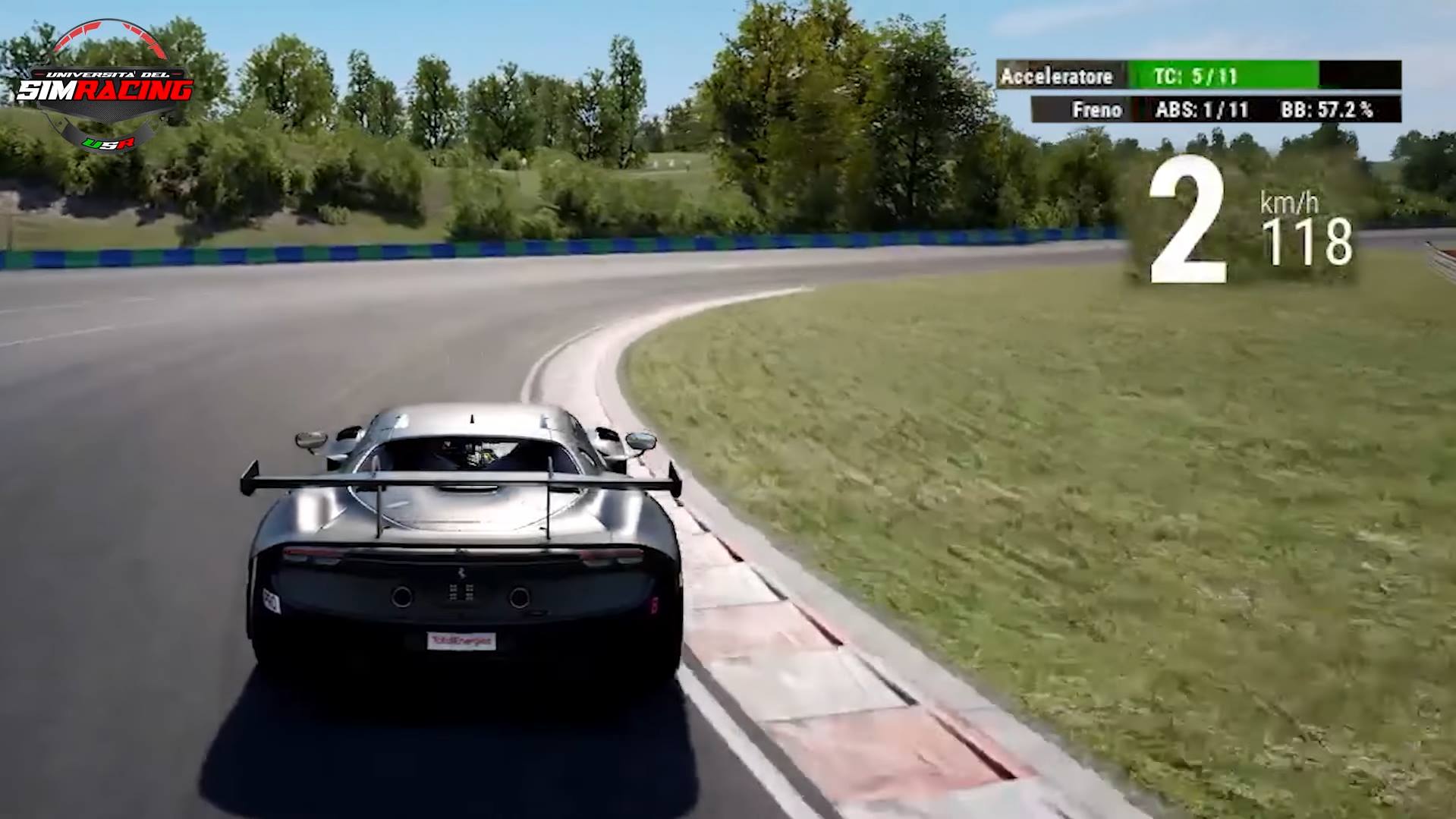This screenshot has height=819, width=1456.
Task: Toggle the Freno telemetry display
Action: [x=1098, y=109]
